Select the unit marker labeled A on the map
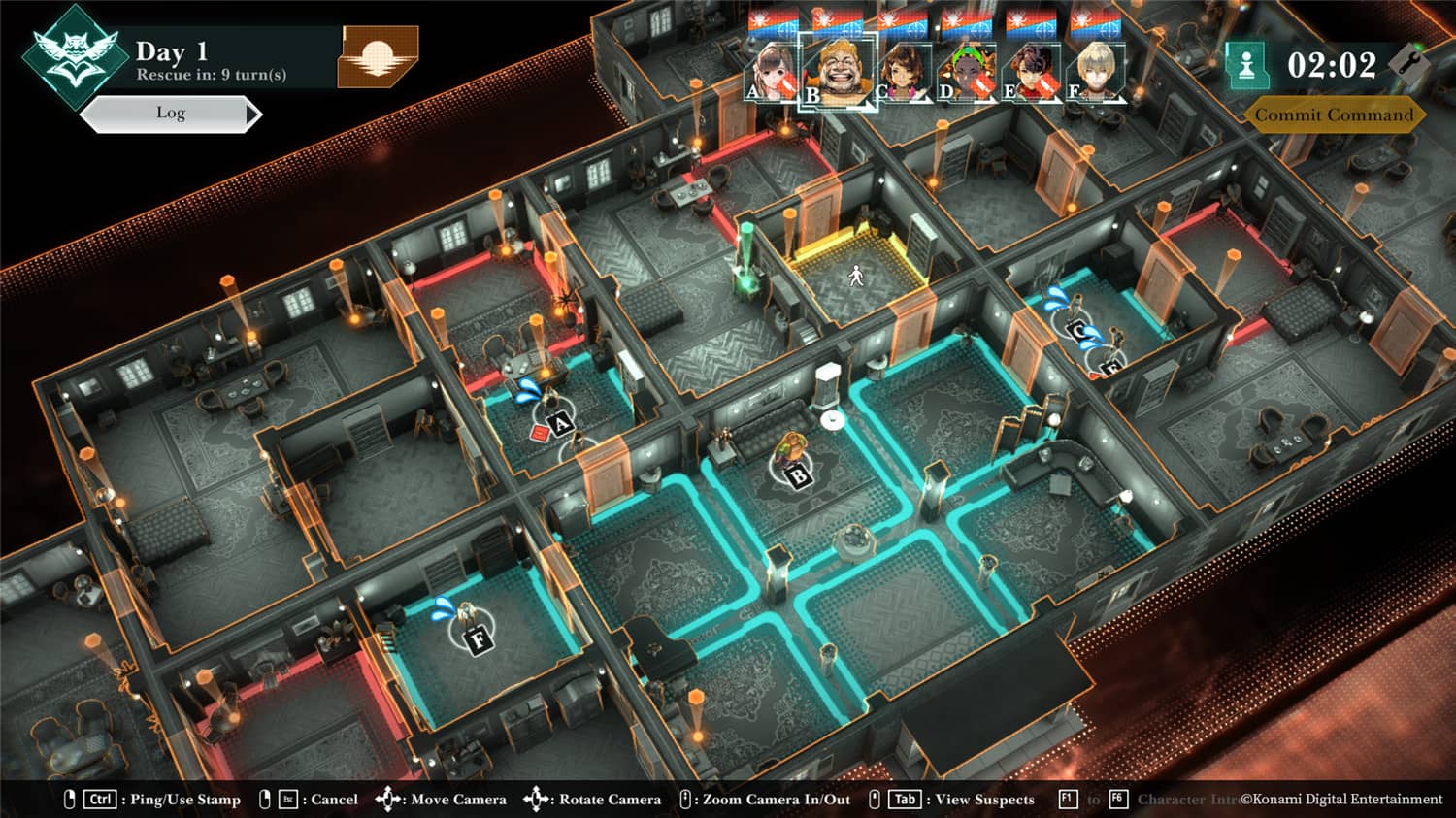Image resolution: width=1456 pixels, height=818 pixels. [560, 423]
